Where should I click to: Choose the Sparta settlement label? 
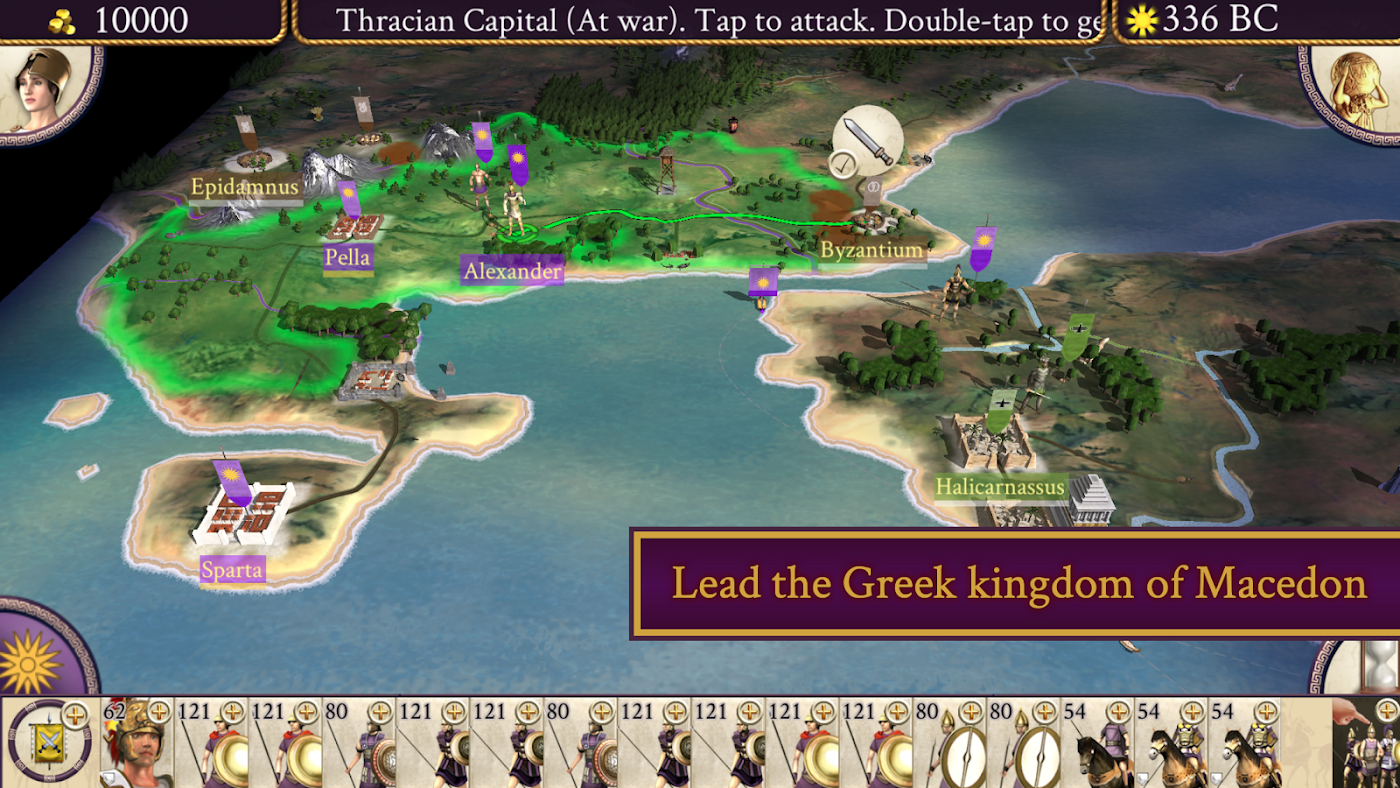232,571
